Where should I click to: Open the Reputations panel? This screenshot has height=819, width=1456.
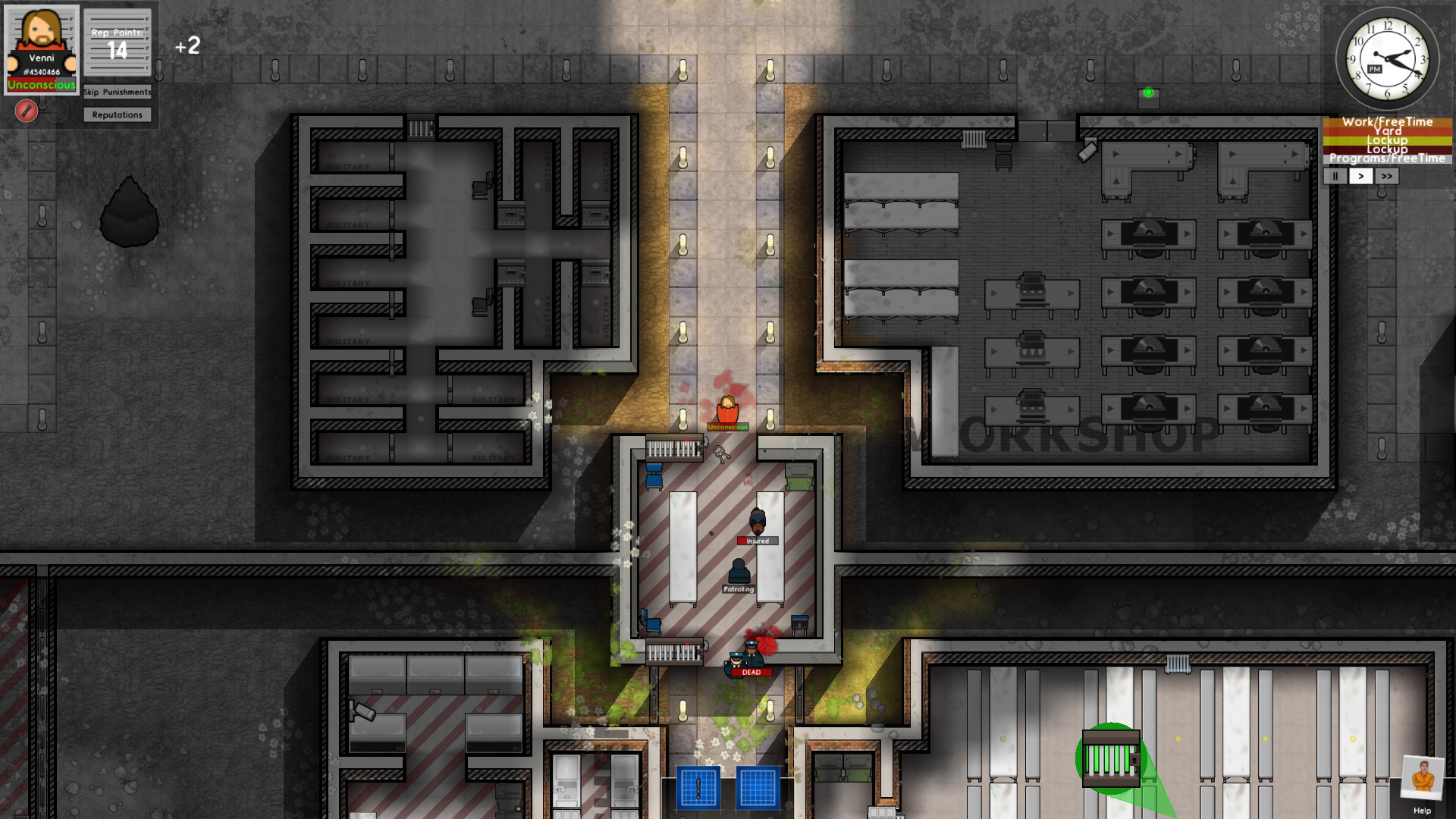click(117, 115)
